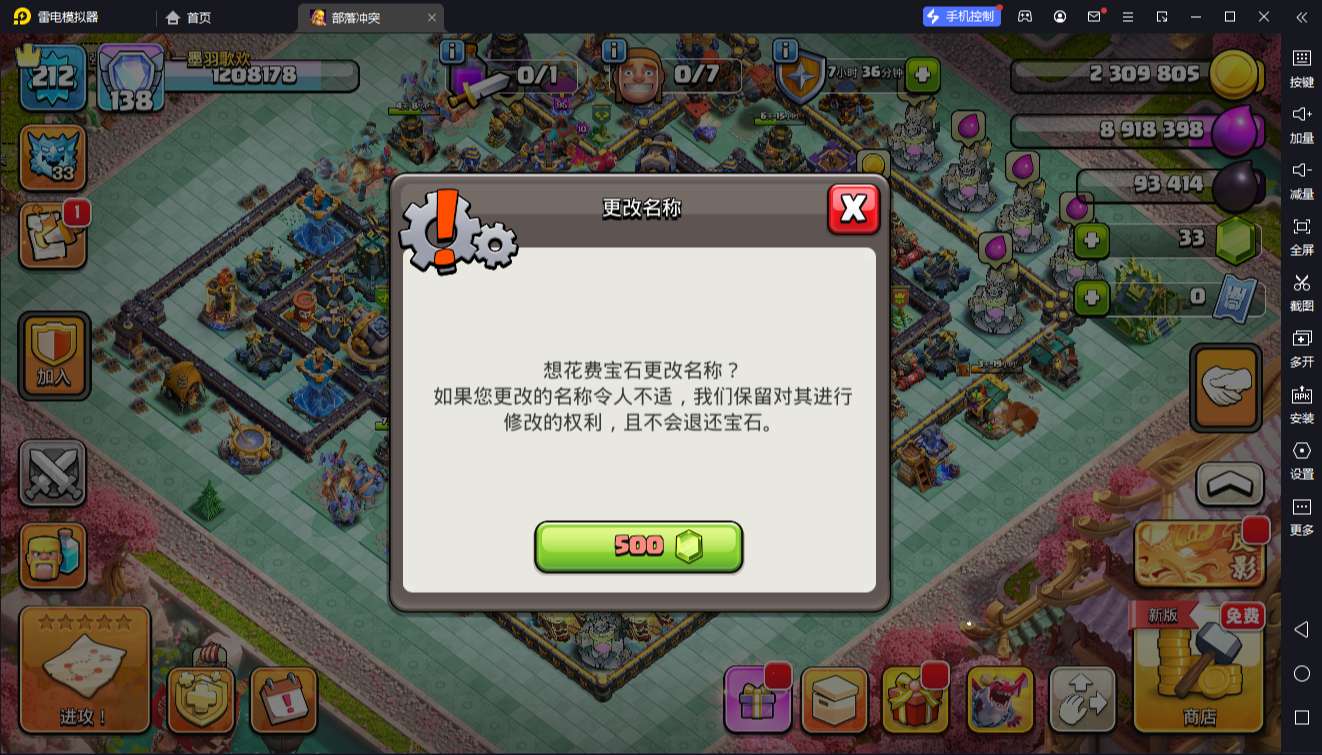Take a screenshot with 截图 sidebar icon
The image size is (1322, 755).
click(x=1302, y=293)
